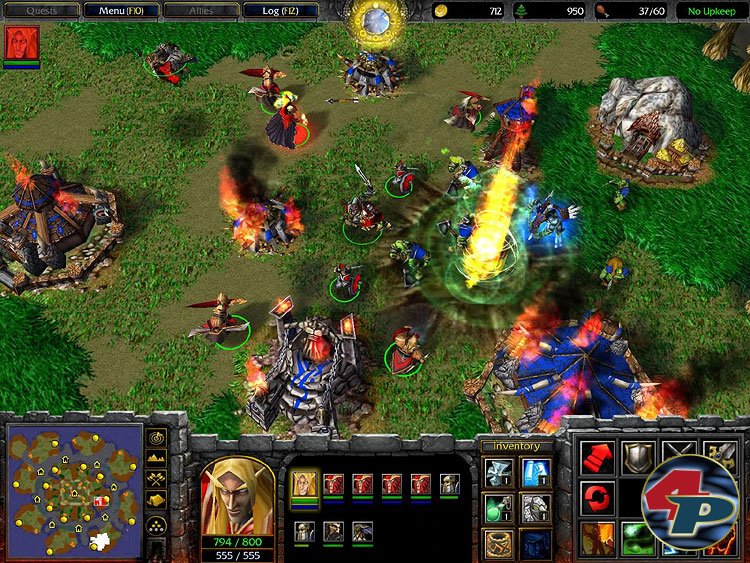Select the blond hero in the unit group
The height and width of the screenshot is (563, 750).
coord(305,485)
